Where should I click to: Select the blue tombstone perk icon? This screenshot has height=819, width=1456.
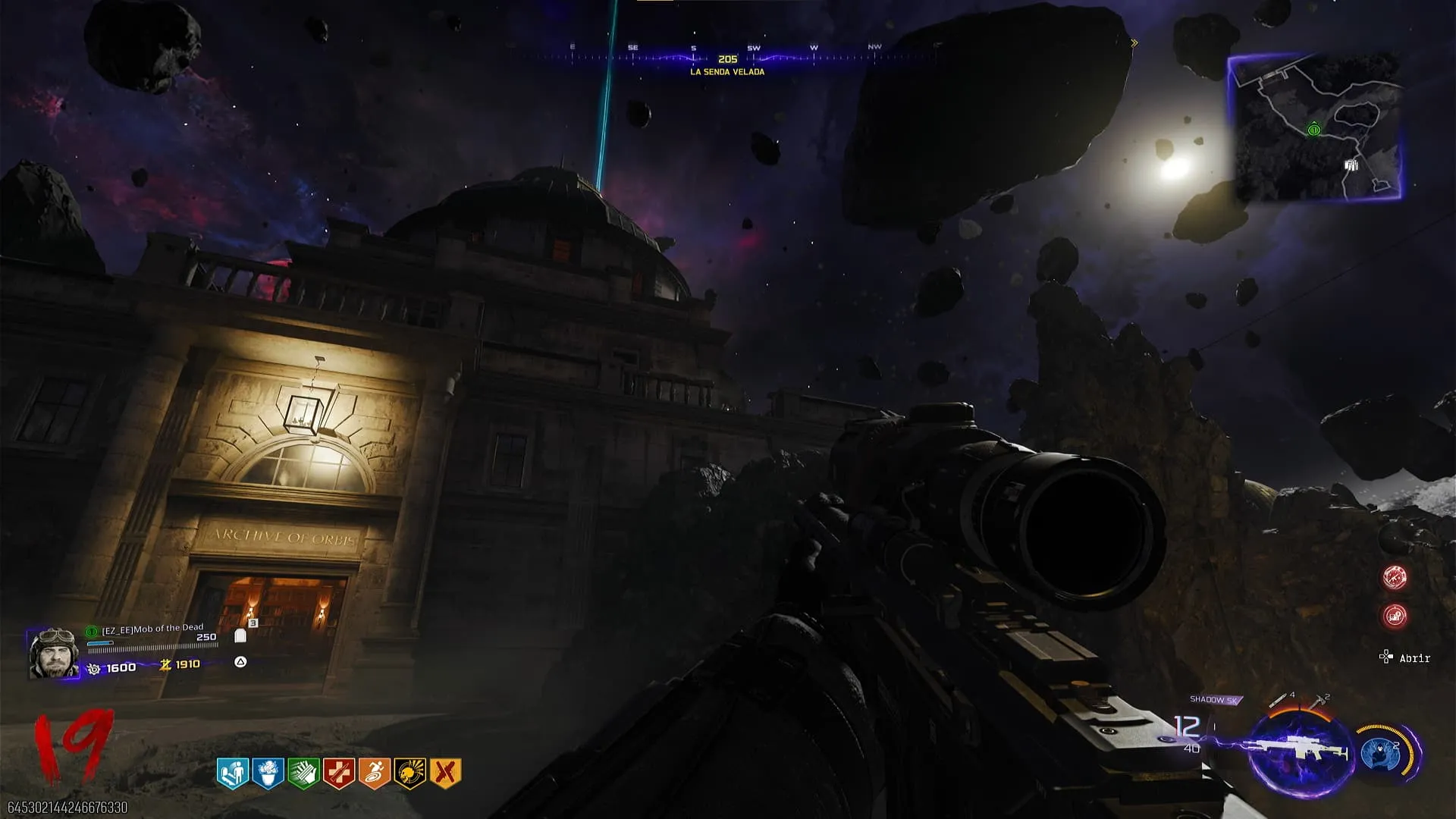(x=233, y=773)
